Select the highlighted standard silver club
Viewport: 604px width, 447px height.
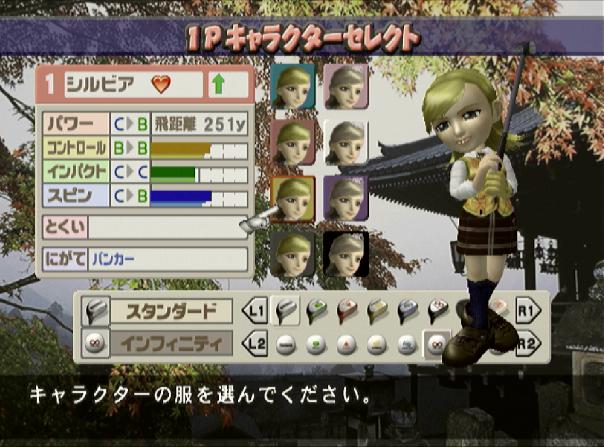[285, 311]
